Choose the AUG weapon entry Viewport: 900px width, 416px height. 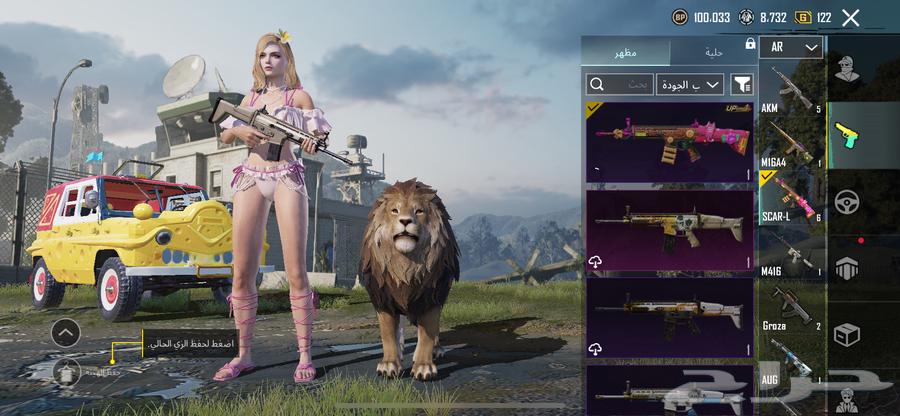(791, 360)
